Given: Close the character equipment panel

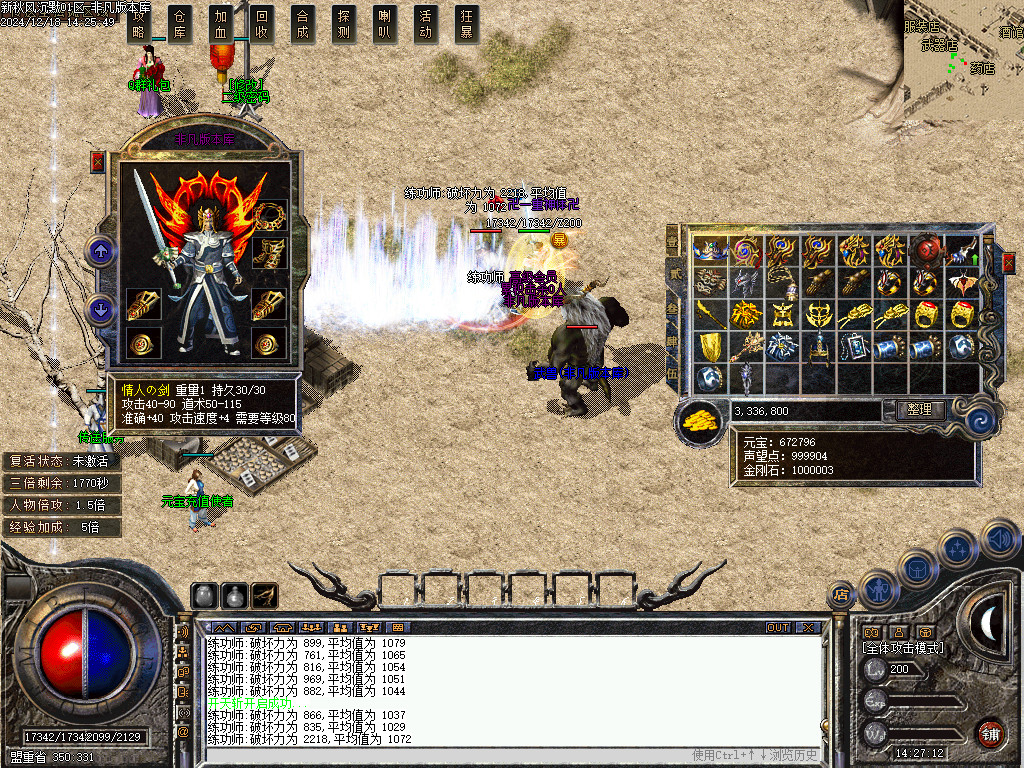Looking at the screenshot, I should [97, 162].
